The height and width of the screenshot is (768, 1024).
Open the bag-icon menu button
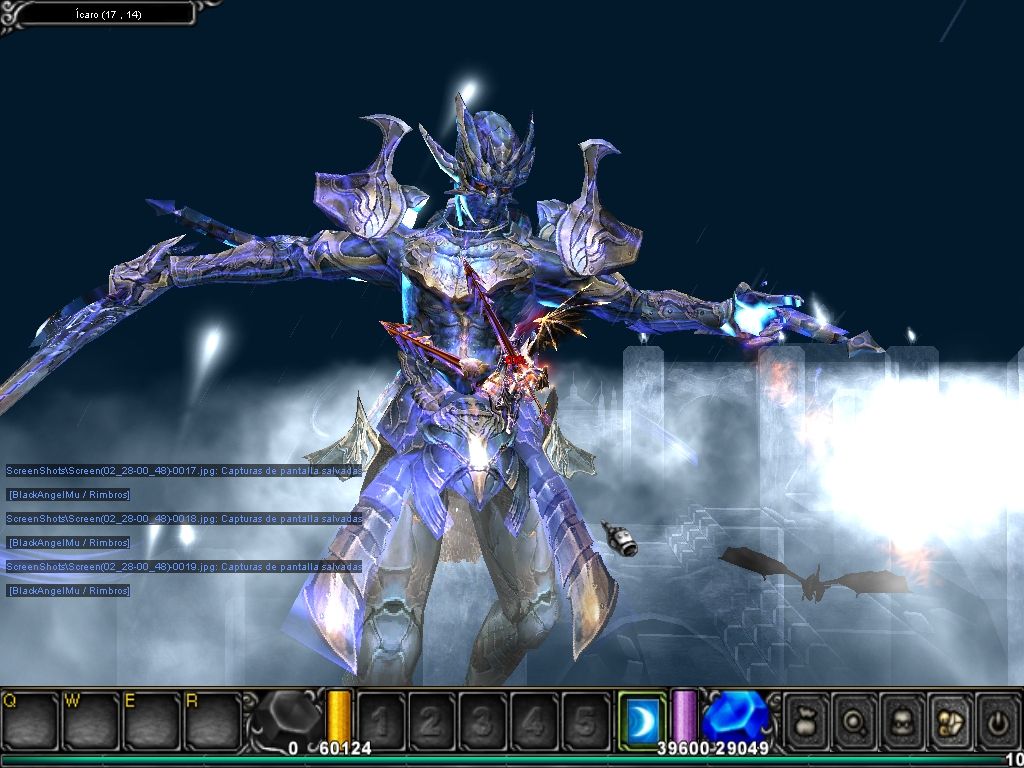[x=807, y=720]
